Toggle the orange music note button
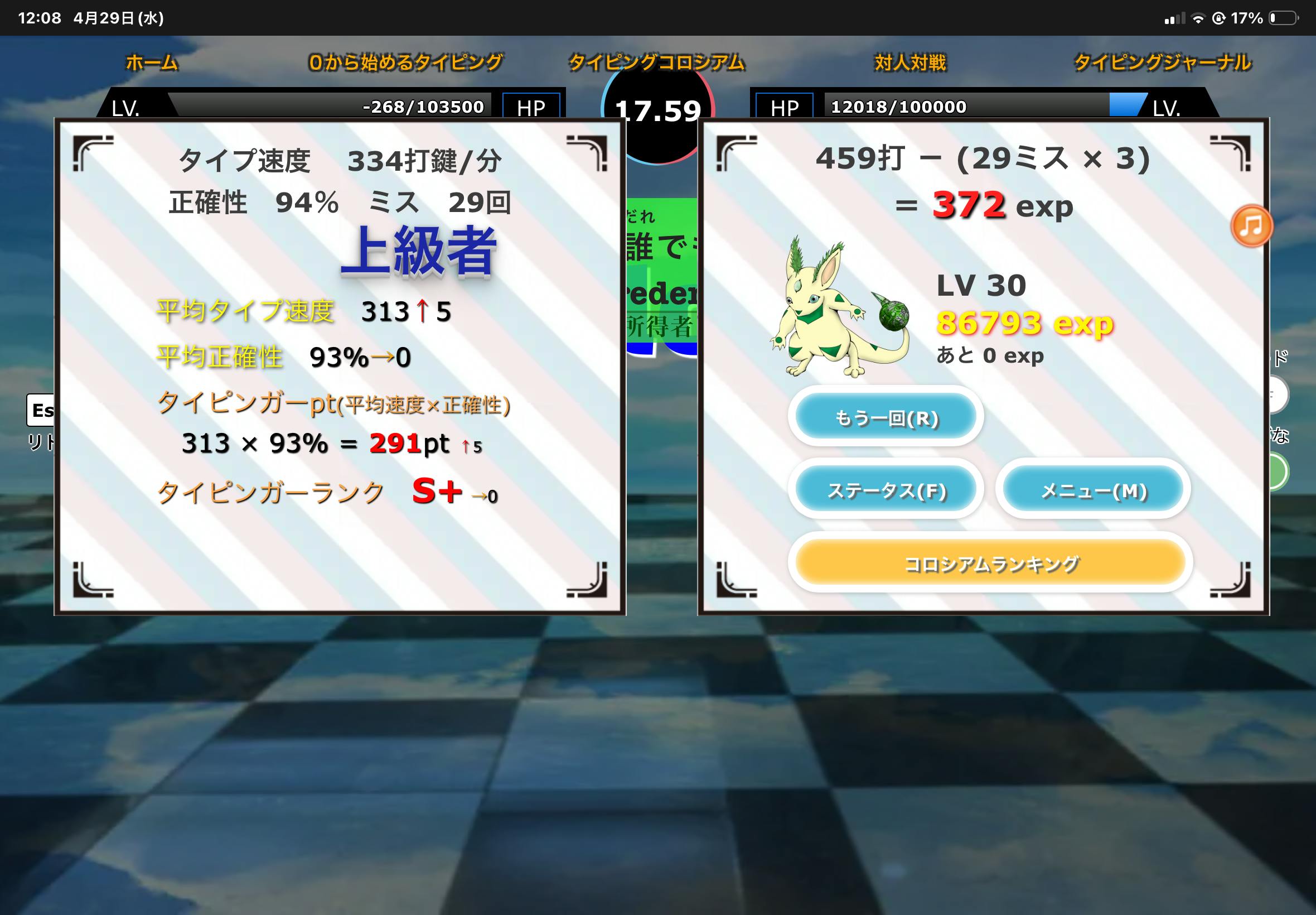Viewport: 1316px width, 915px height. [x=1251, y=227]
